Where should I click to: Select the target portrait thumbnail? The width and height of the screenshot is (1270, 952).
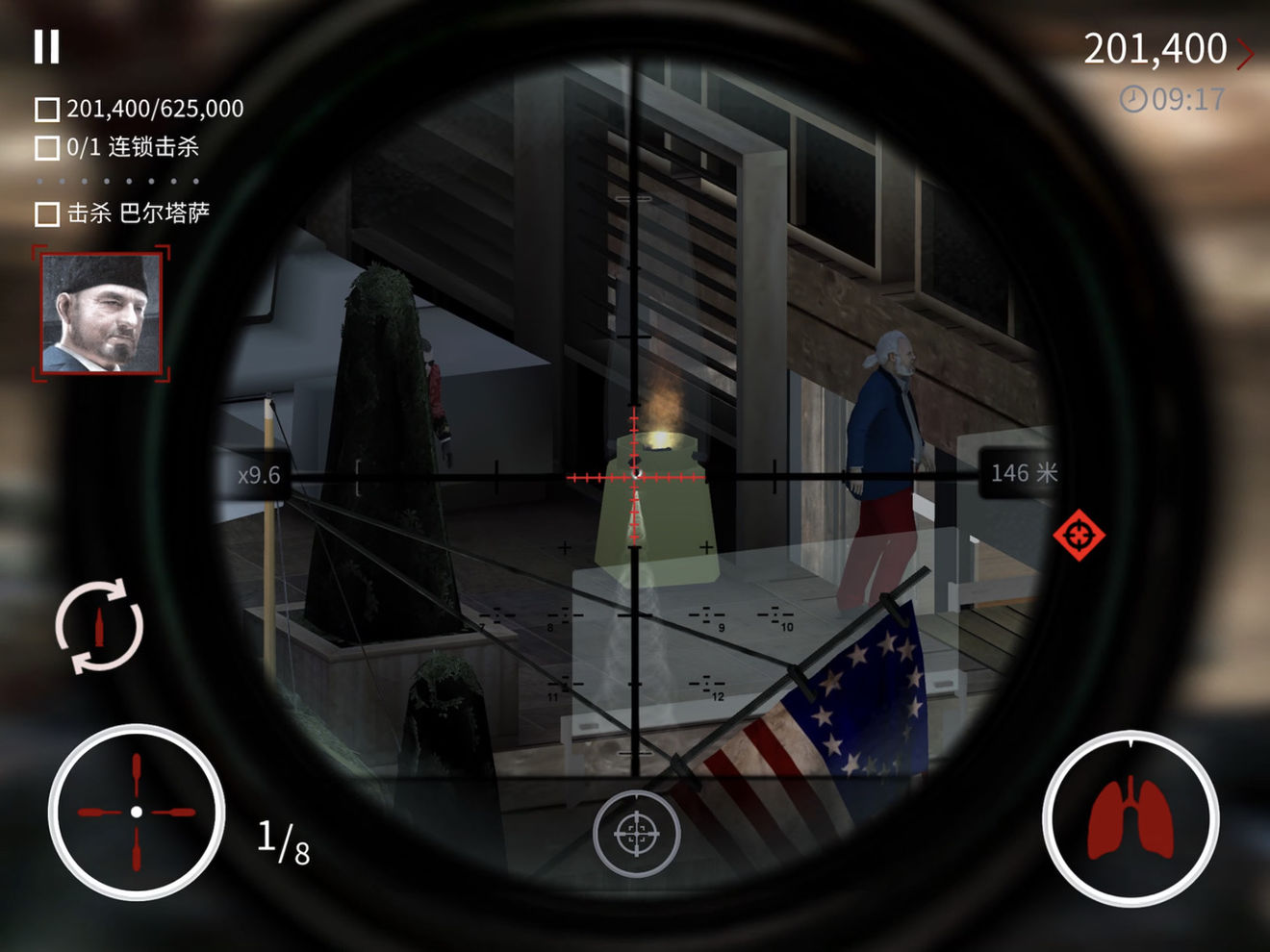[101, 313]
